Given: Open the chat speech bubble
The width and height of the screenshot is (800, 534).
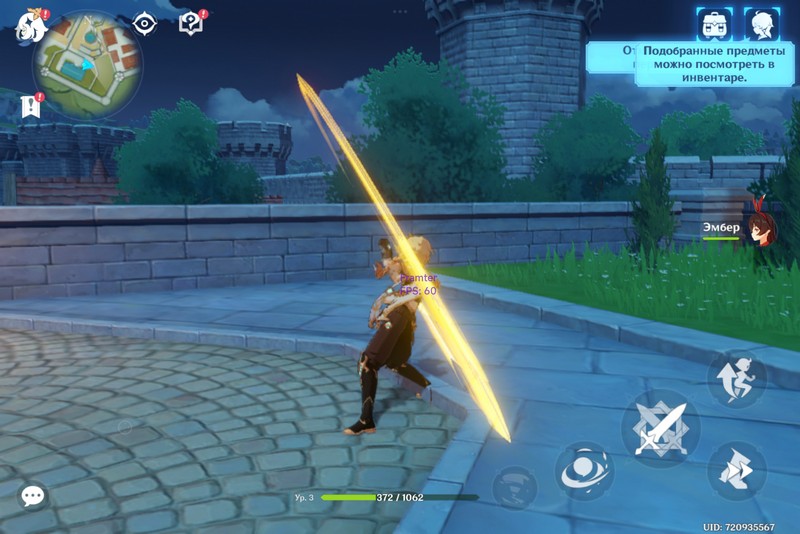Looking at the screenshot, I should [x=33, y=495].
